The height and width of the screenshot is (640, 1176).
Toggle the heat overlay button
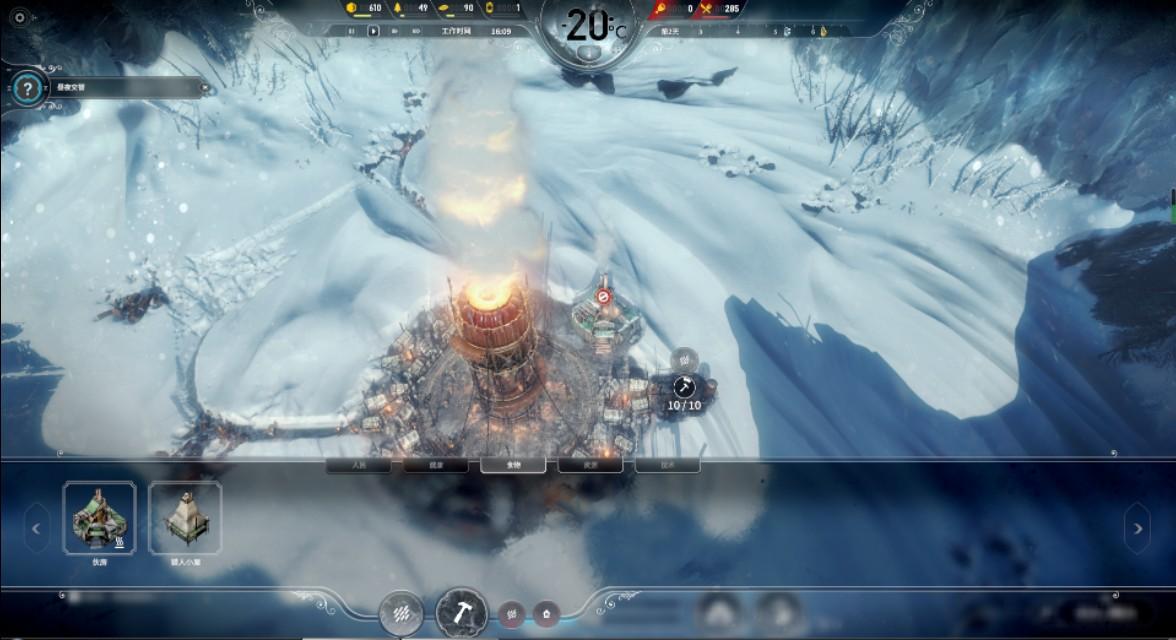point(512,612)
